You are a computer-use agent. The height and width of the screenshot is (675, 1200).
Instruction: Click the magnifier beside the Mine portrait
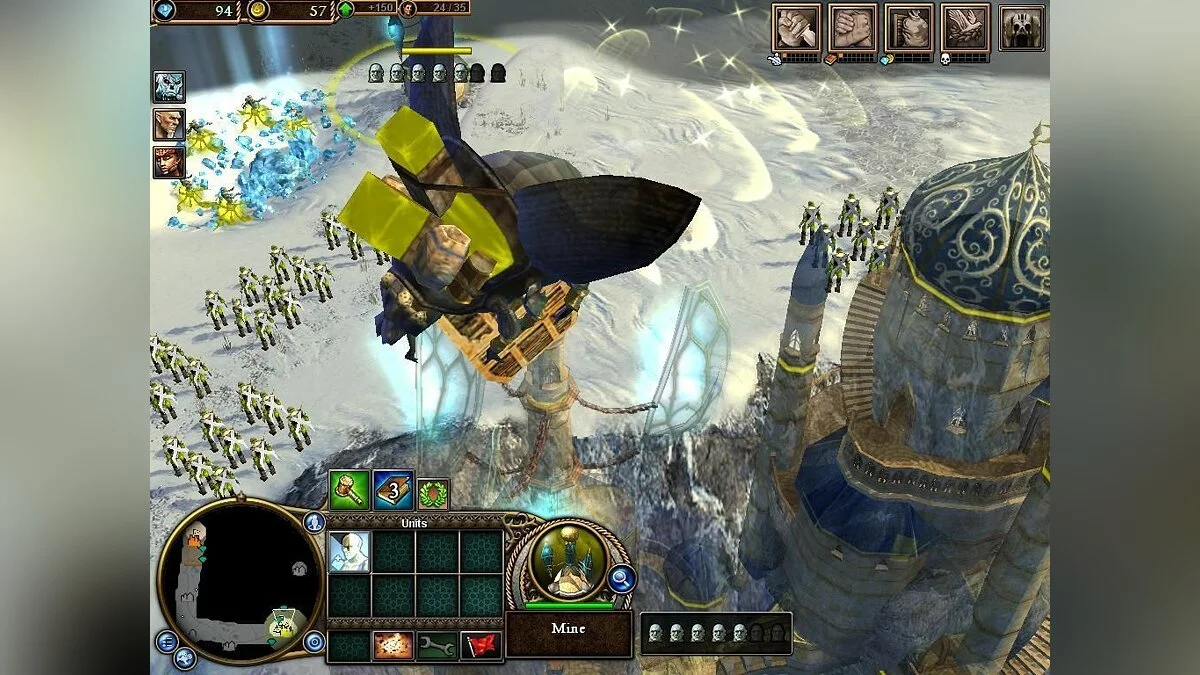click(621, 577)
